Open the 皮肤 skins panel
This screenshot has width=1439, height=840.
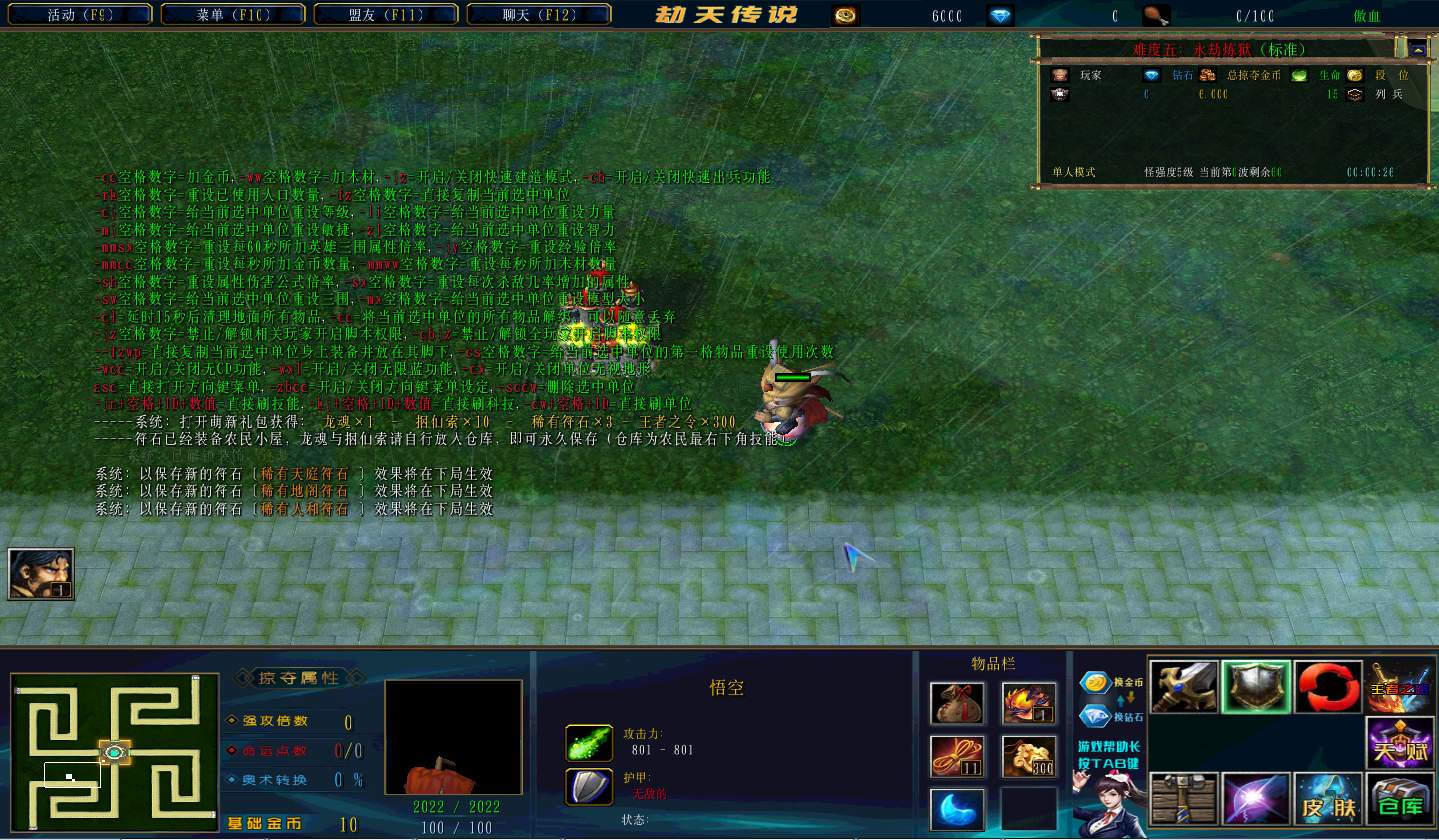tap(1328, 799)
